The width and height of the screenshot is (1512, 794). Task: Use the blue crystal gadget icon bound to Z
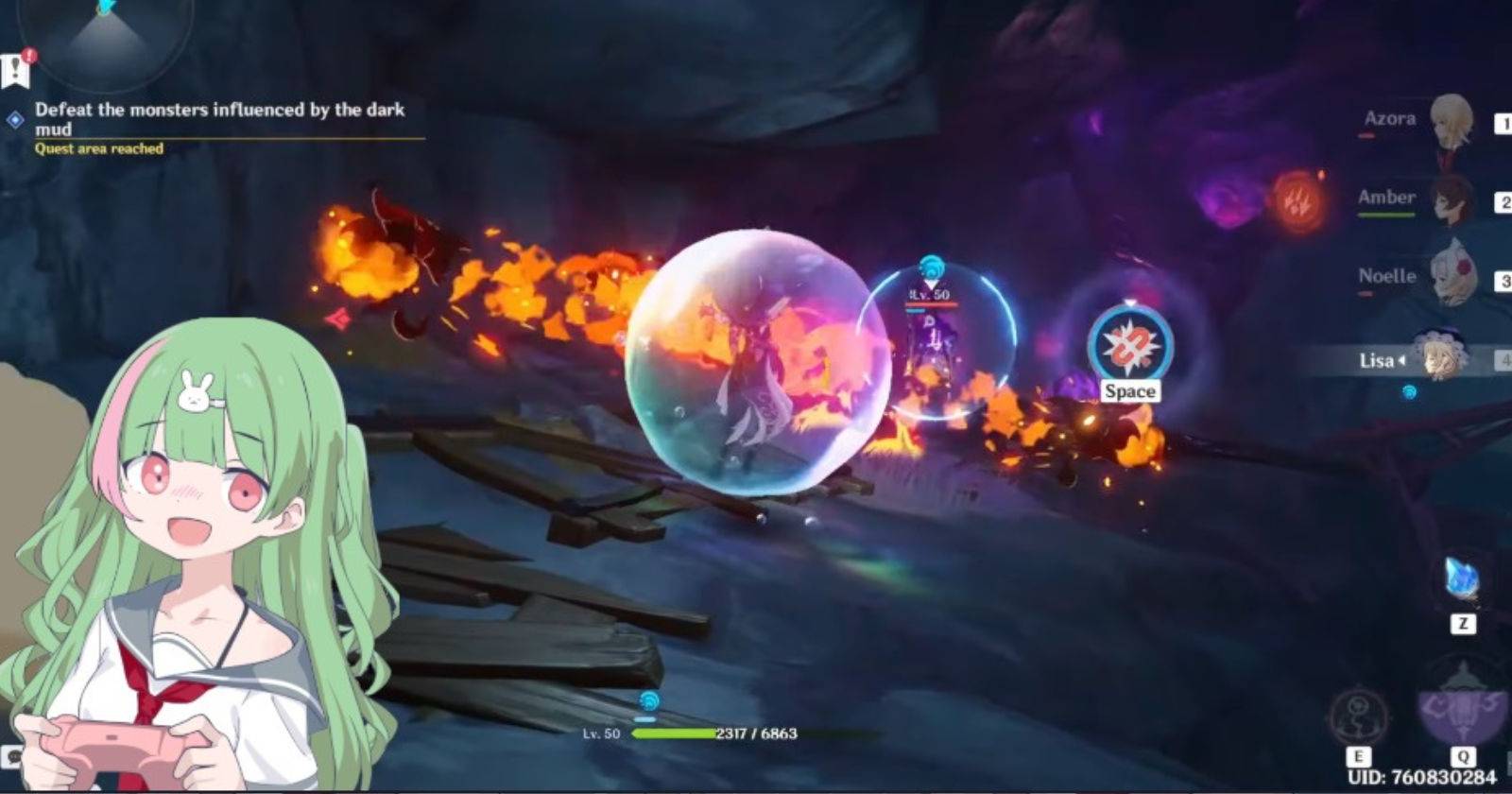click(x=1460, y=577)
